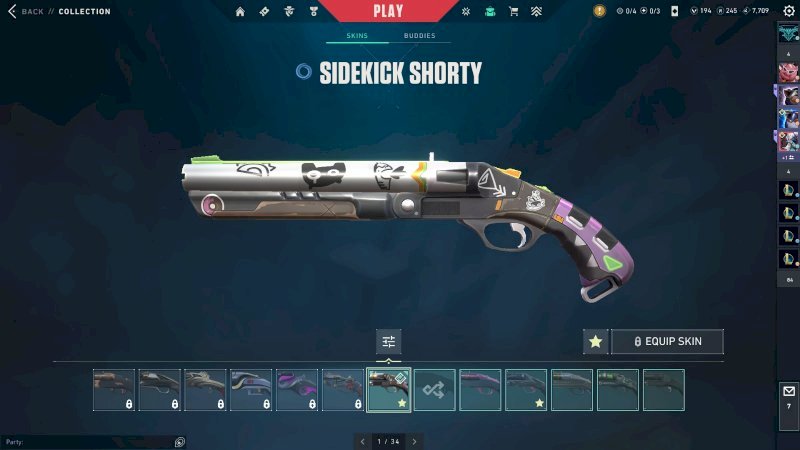Switch to the Buddies tab
The height and width of the screenshot is (450, 800).
[x=419, y=35]
